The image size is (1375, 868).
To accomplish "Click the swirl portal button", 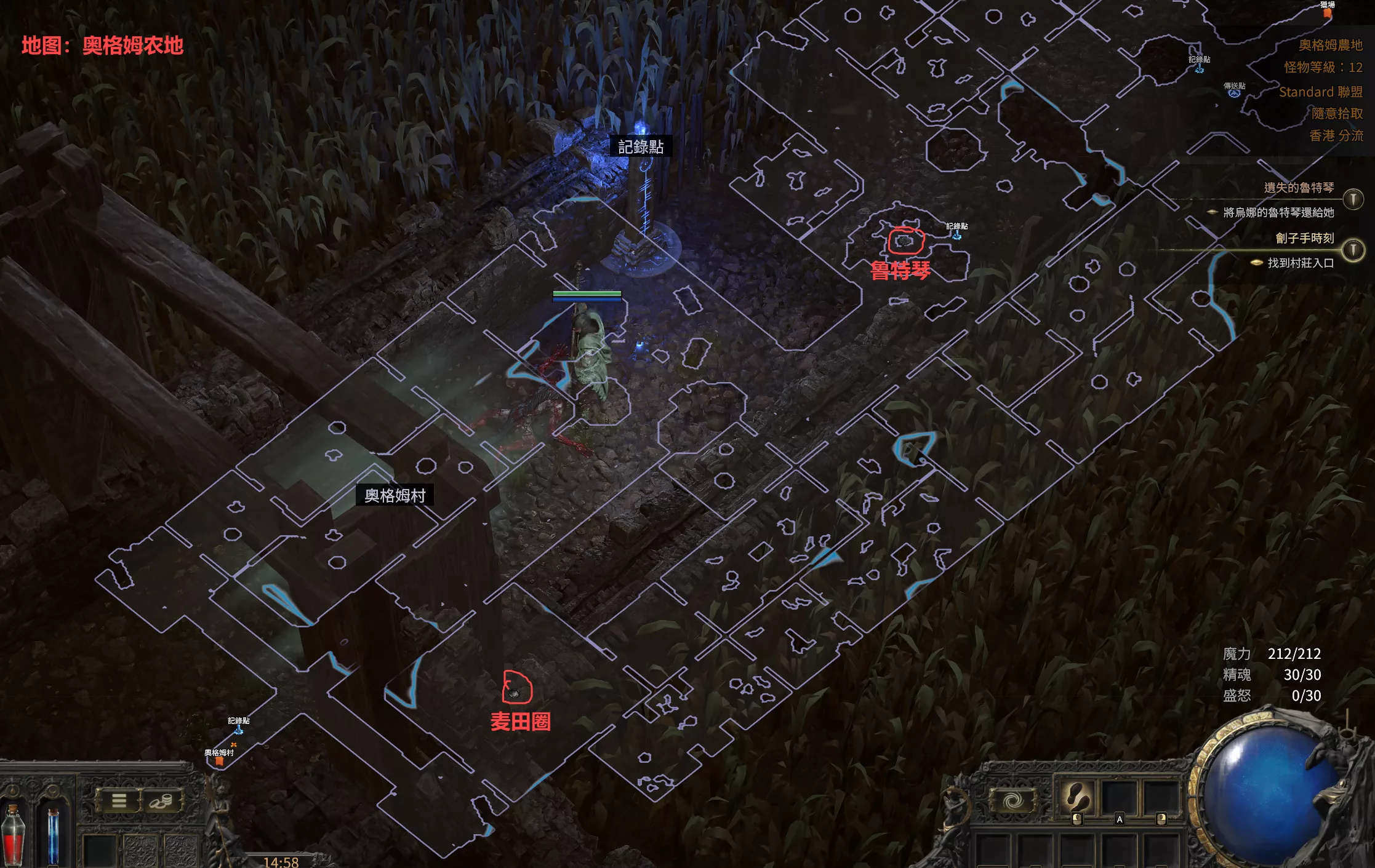I will 1013,800.
